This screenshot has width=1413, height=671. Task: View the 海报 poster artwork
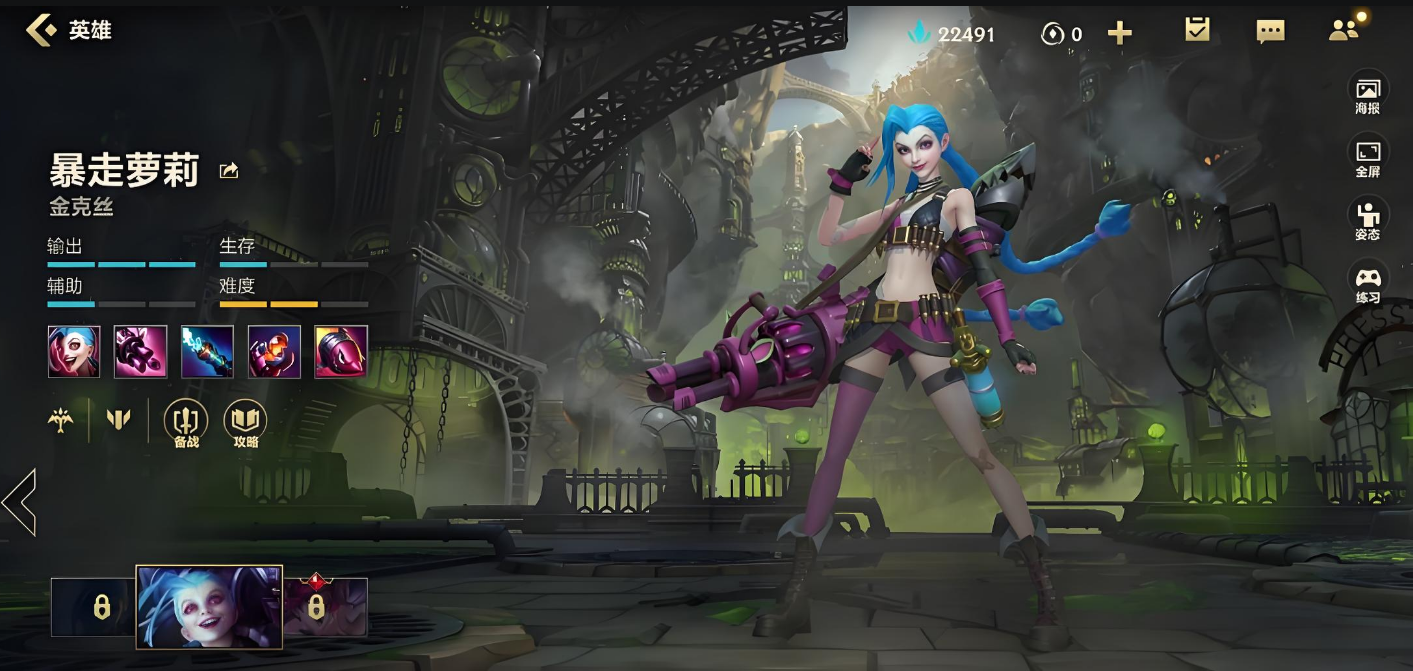pyautogui.click(x=1368, y=95)
